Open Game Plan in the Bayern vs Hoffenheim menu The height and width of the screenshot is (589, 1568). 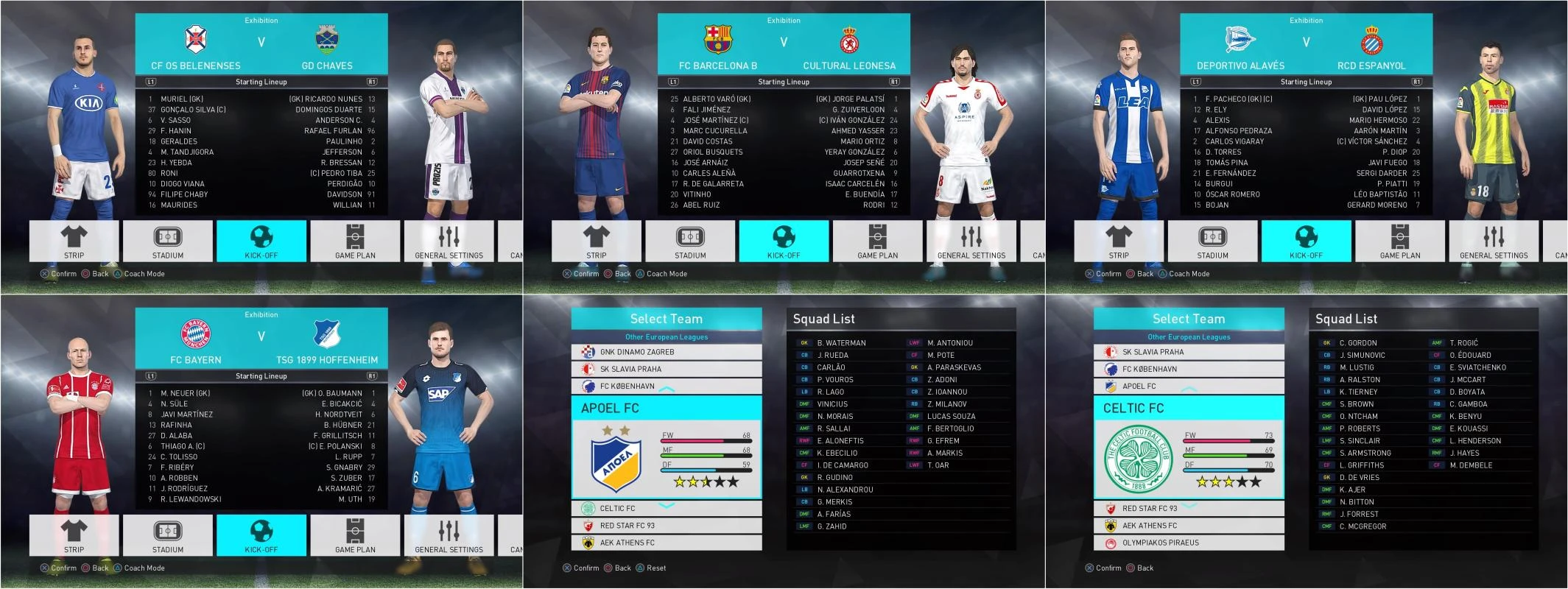pyautogui.click(x=356, y=535)
